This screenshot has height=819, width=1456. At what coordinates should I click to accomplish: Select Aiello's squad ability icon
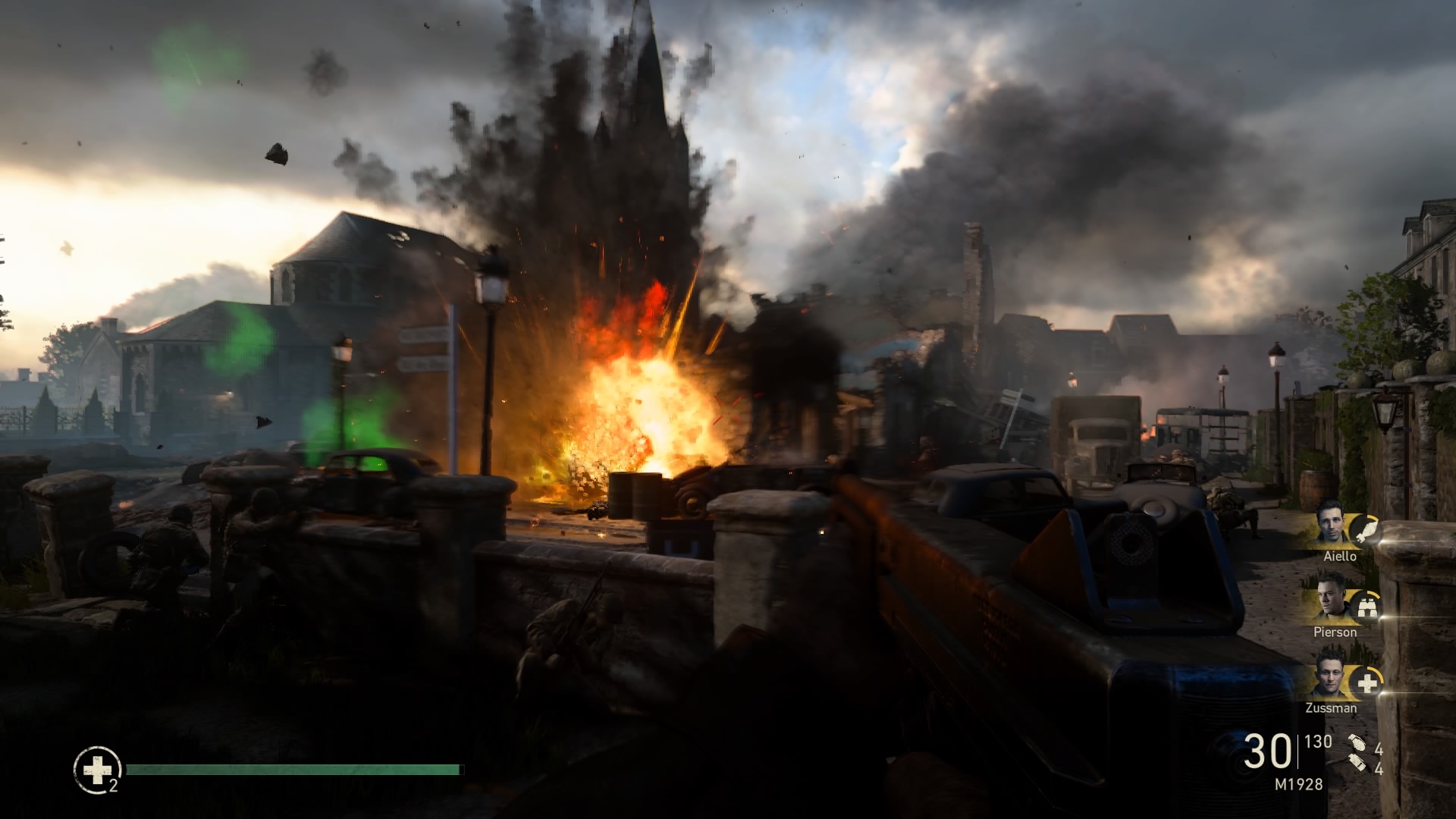coord(1364,529)
